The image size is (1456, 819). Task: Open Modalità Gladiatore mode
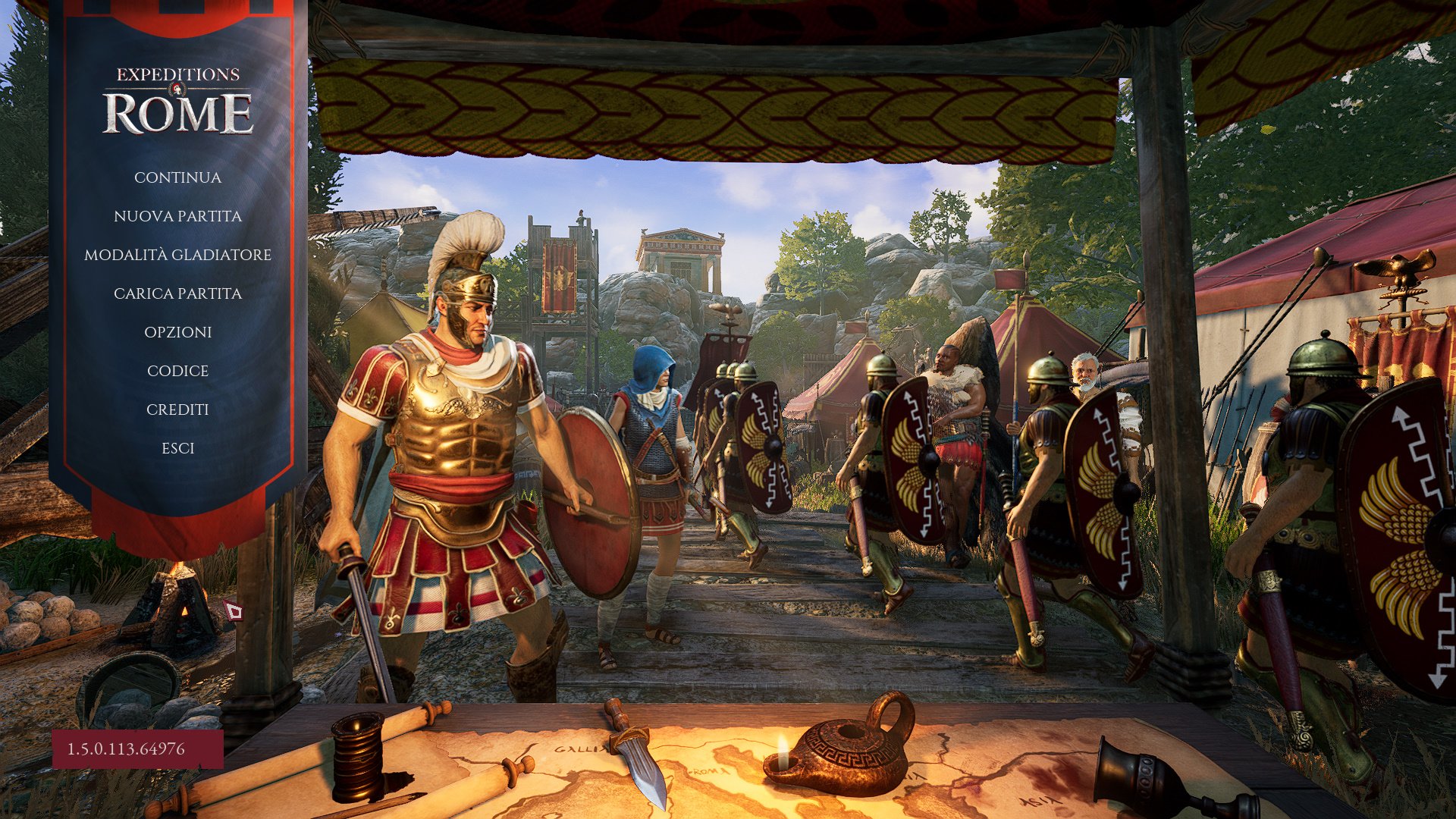tap(177, 255)
